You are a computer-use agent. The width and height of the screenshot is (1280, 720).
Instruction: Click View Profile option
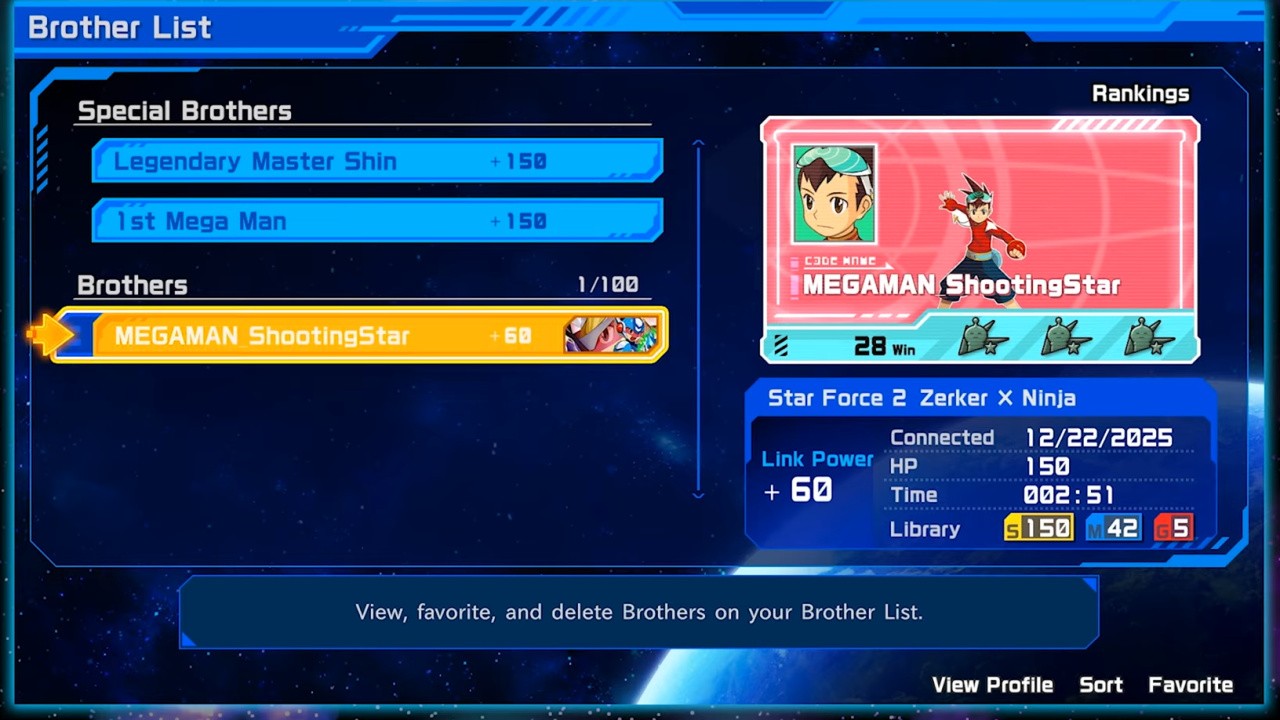click(x=992, y=685)
